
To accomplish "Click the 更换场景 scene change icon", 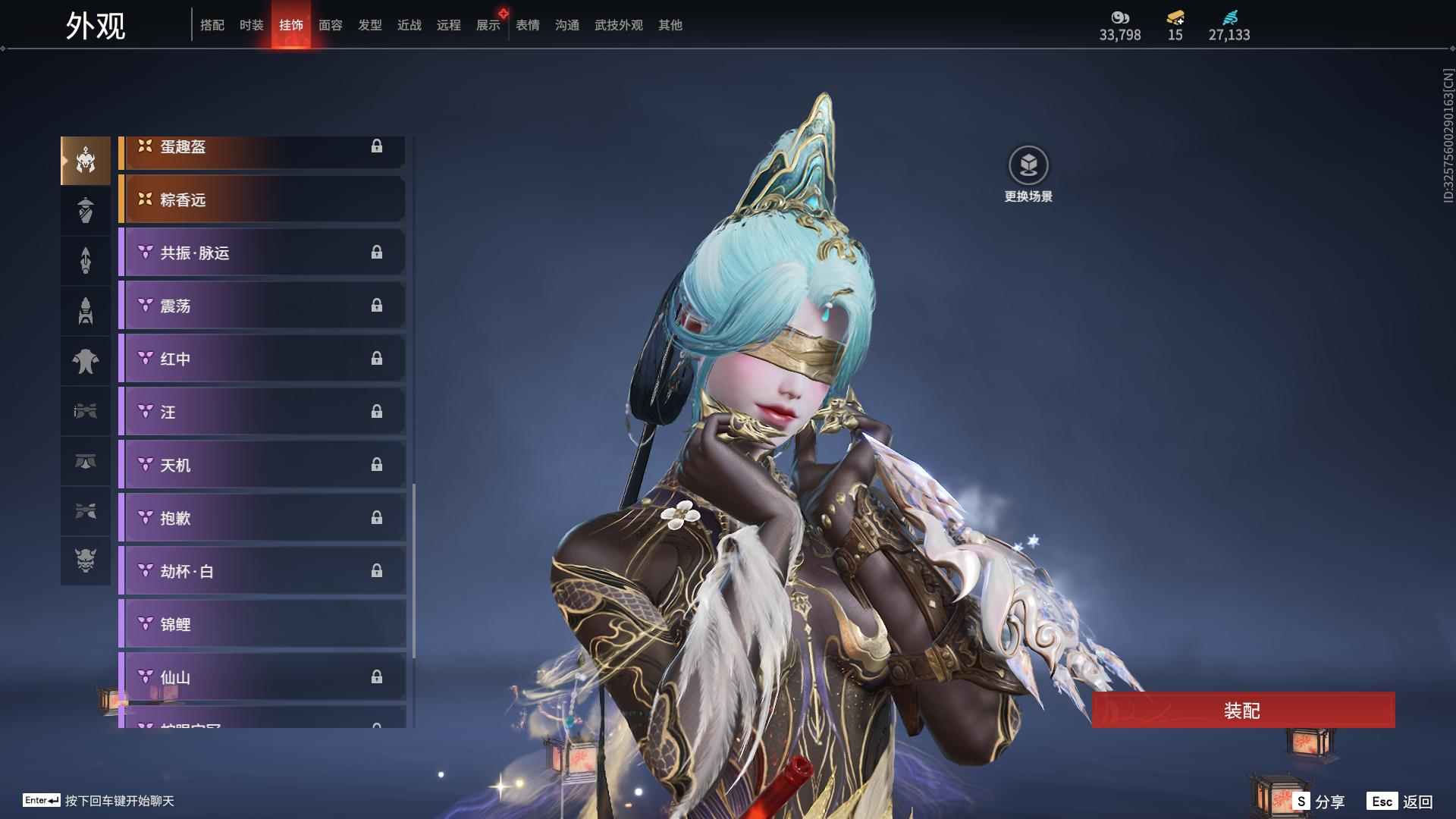I will [1028, 166].
